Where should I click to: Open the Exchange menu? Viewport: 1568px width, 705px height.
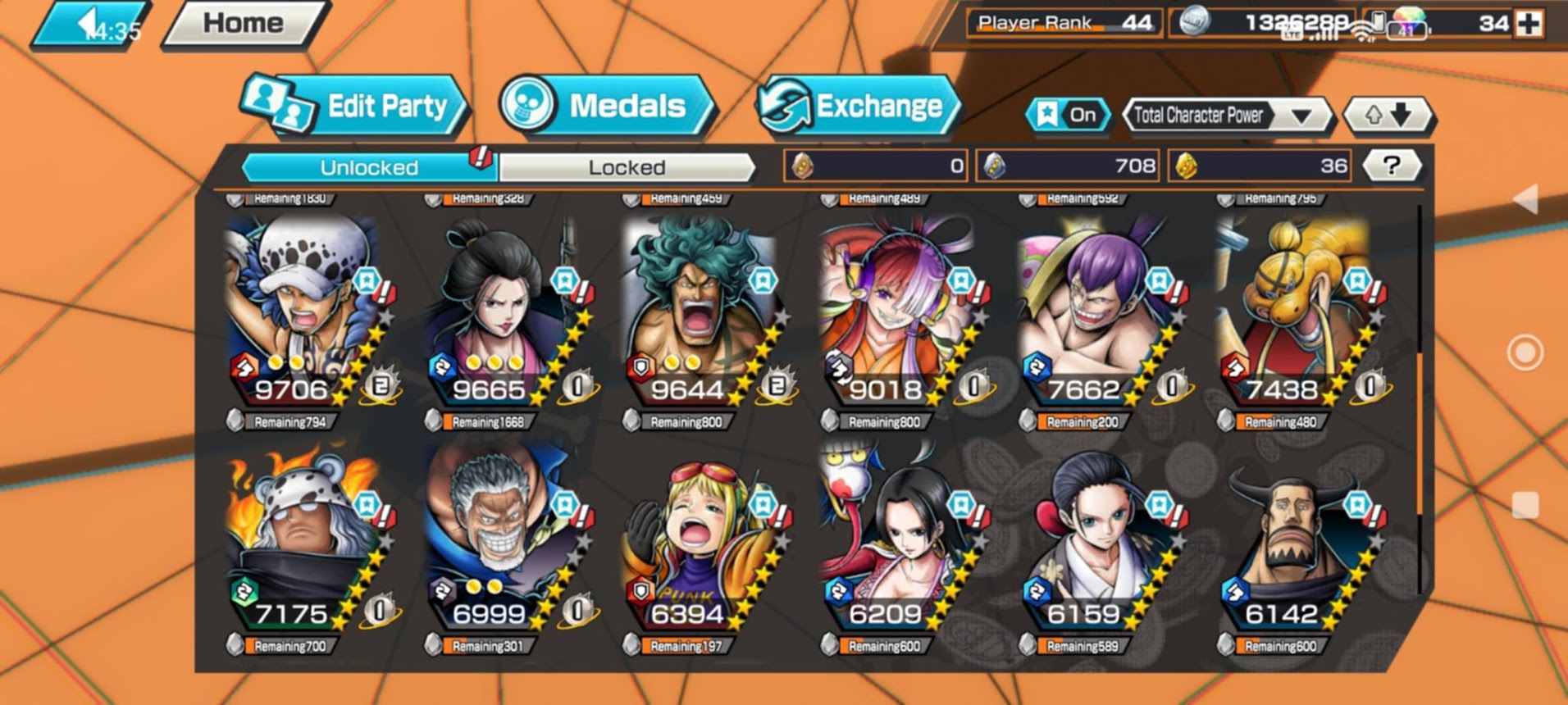point(858,107)
